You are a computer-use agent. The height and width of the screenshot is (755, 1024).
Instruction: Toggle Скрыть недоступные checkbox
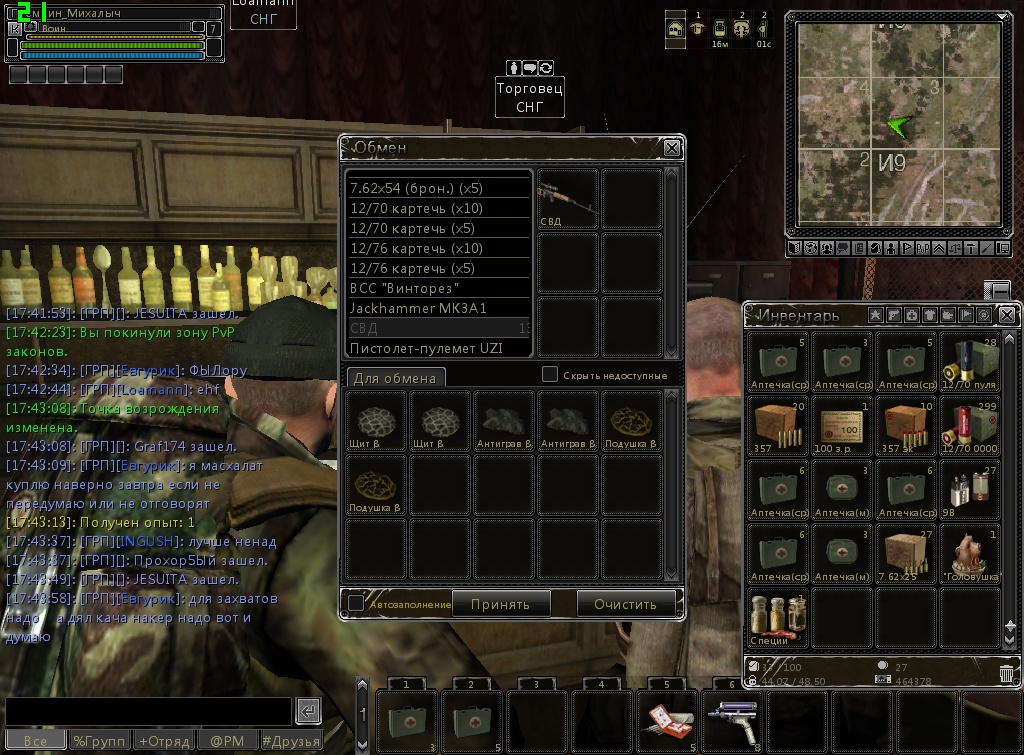(x=549, y=374)
